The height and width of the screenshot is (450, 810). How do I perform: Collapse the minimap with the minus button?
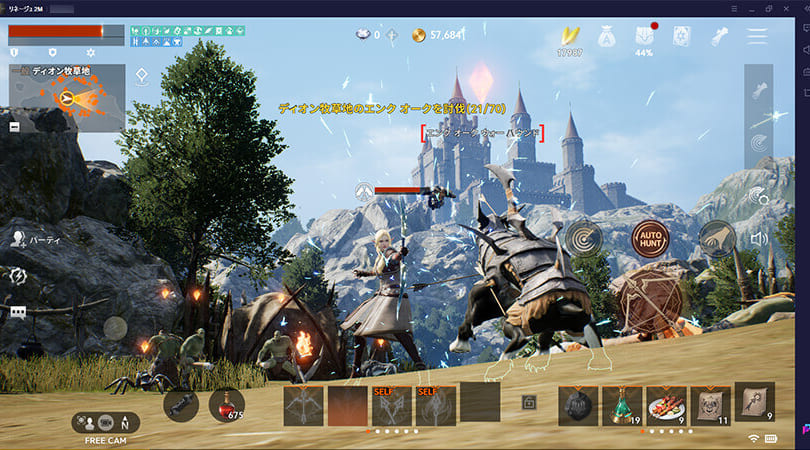click(x=15, y=127)
